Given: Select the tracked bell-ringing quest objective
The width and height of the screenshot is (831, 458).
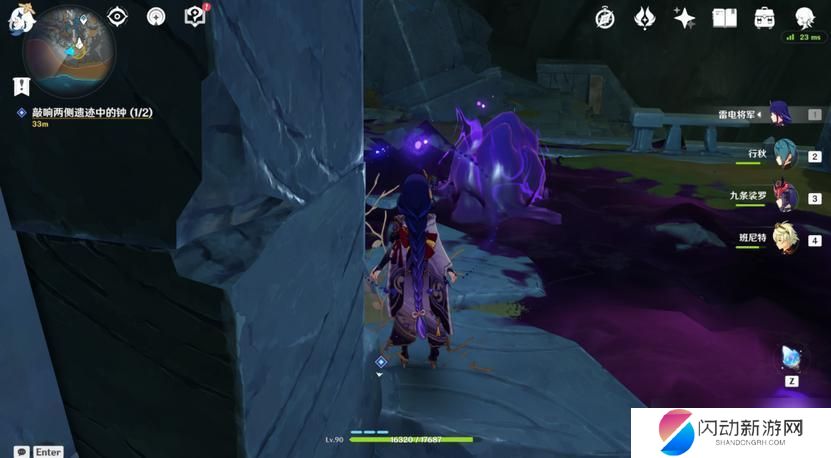Looking at the screenshot, I should click(90, 113).
